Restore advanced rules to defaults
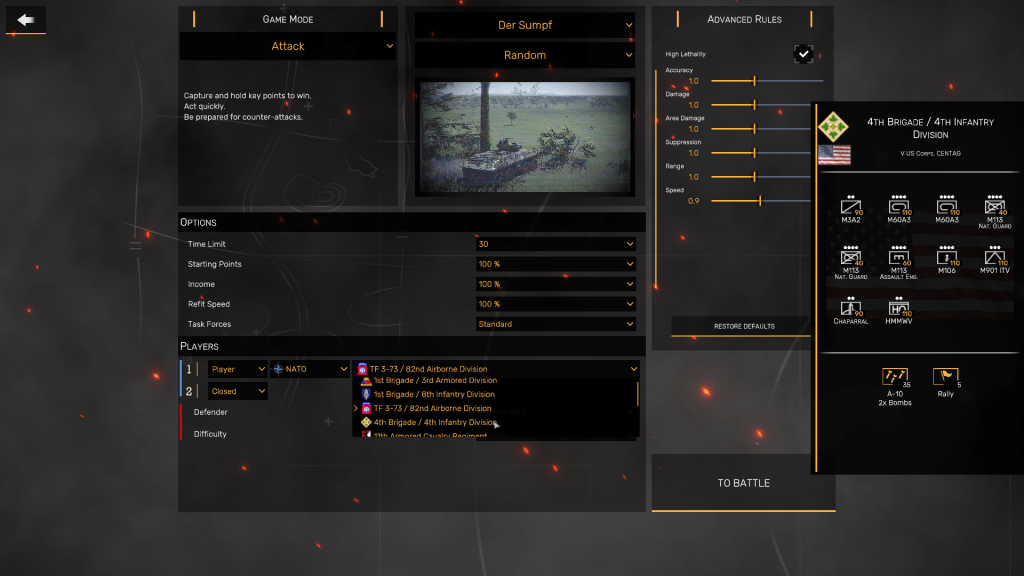 [x=743, y=326]
